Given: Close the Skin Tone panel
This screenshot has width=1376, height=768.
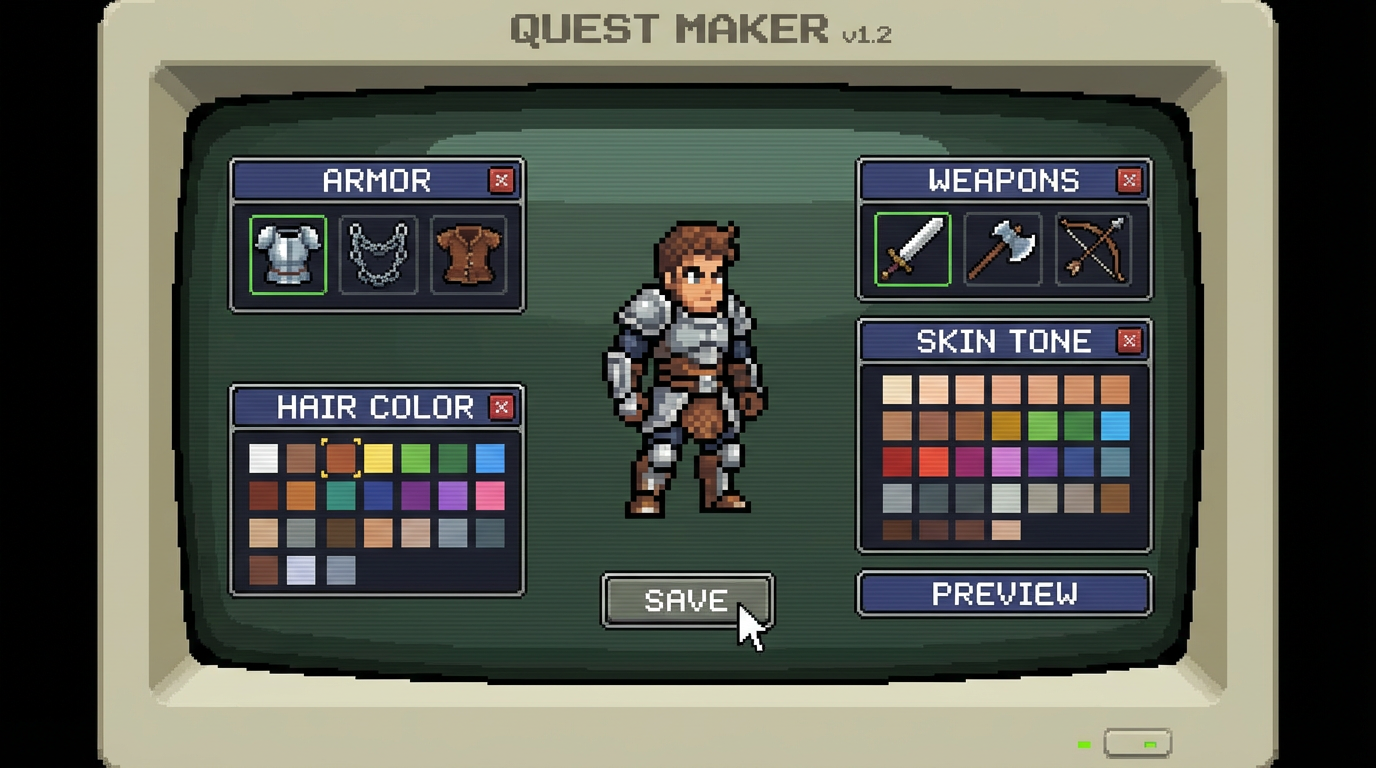Looking at the screenshot, I should pyautogui.click(x=1129, y=341).
